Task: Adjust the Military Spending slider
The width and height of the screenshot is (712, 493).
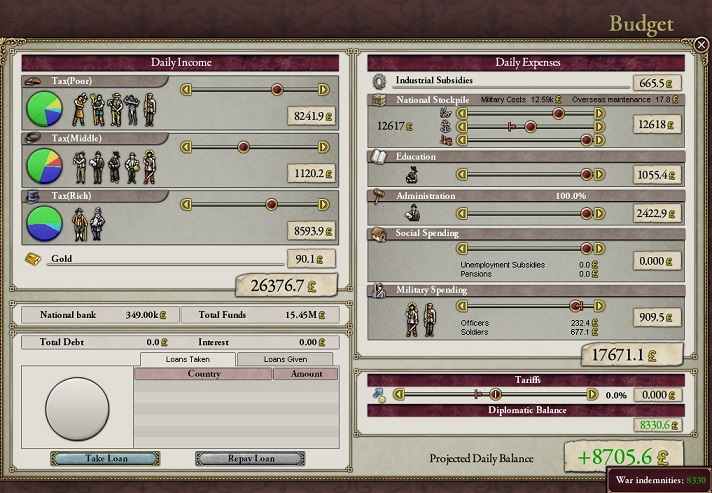Action: pos(576,306)
